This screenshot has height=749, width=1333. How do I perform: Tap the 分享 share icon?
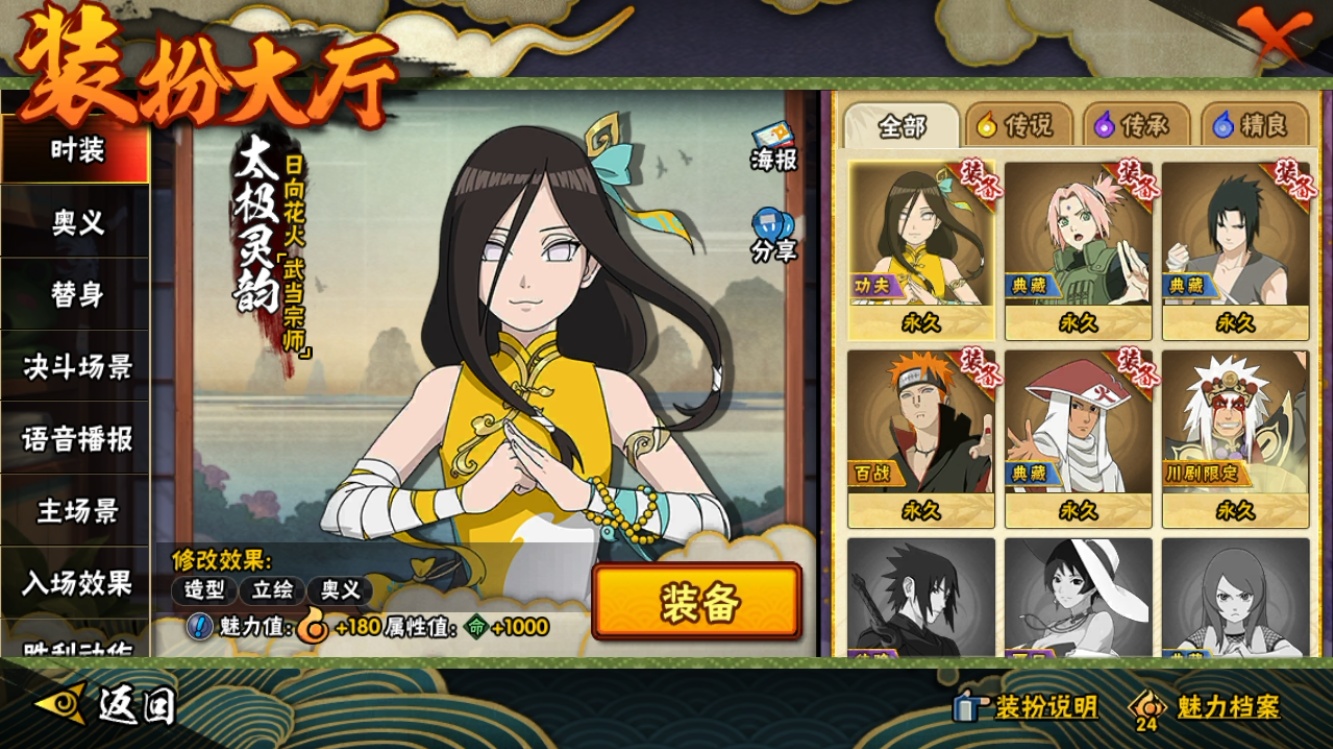coord(773,237)
